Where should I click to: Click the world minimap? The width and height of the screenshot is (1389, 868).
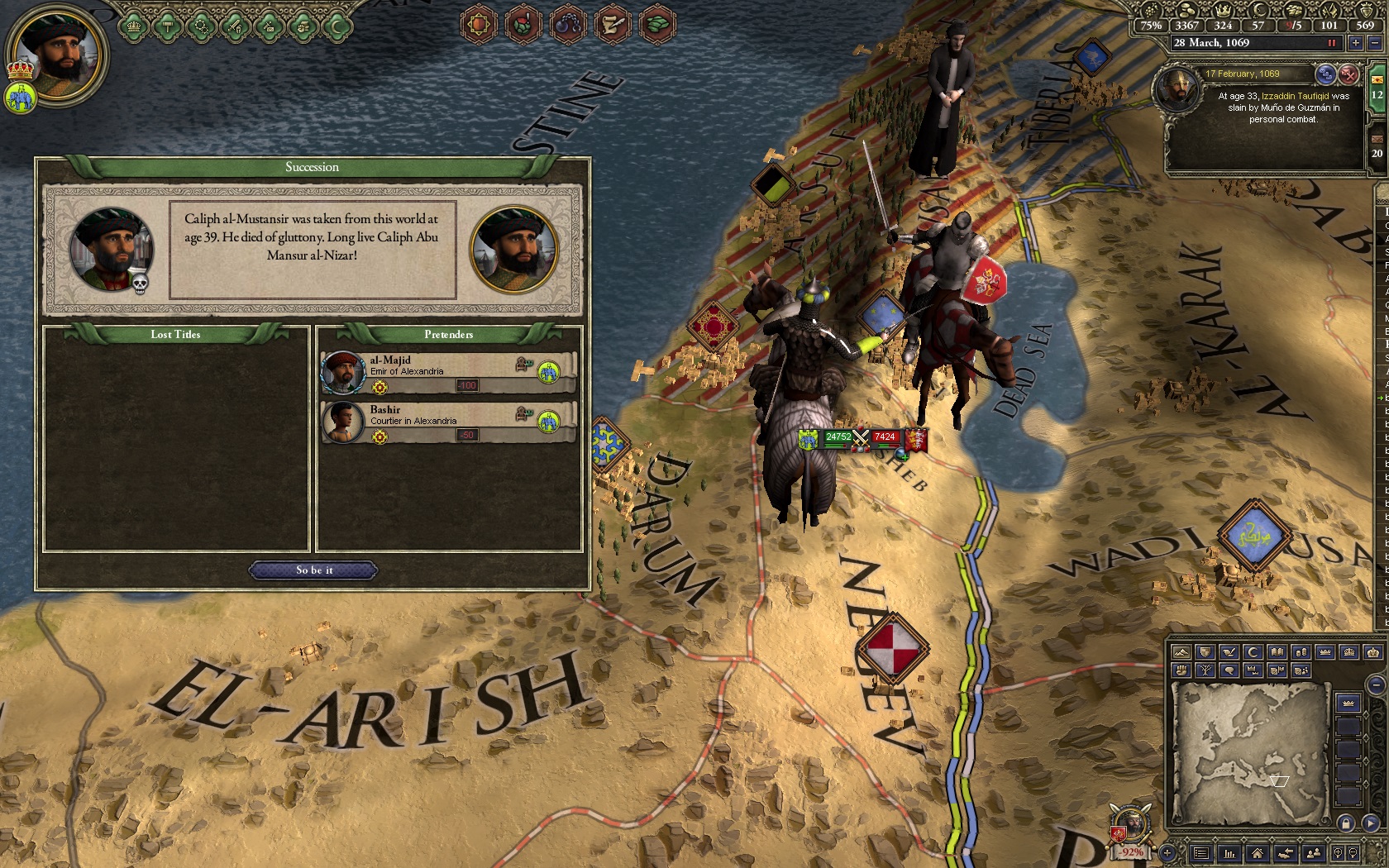click(1250, 754)
